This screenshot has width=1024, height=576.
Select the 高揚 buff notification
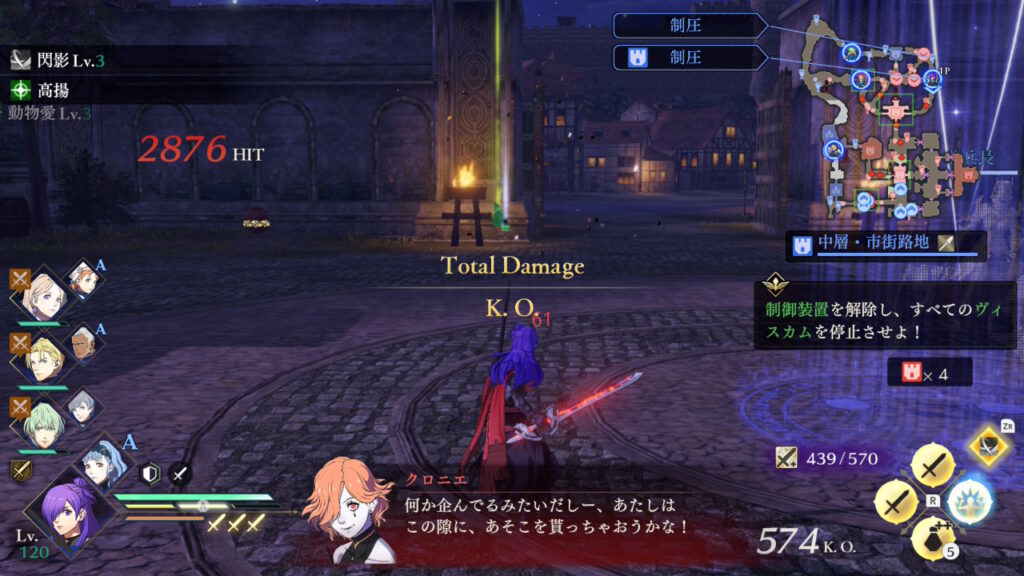click(50, 89)
